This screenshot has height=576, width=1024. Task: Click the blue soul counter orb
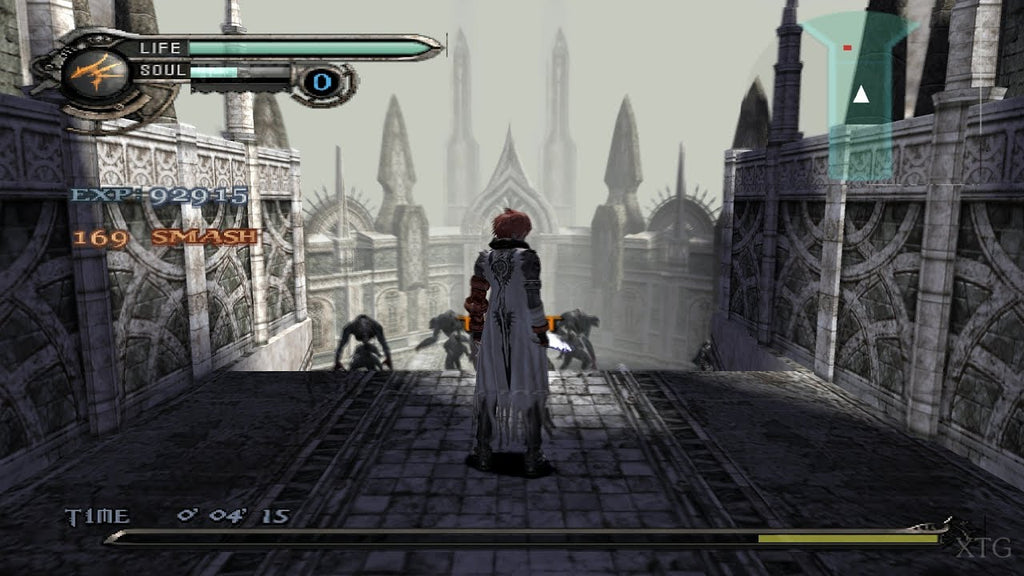tap(321, 81)
